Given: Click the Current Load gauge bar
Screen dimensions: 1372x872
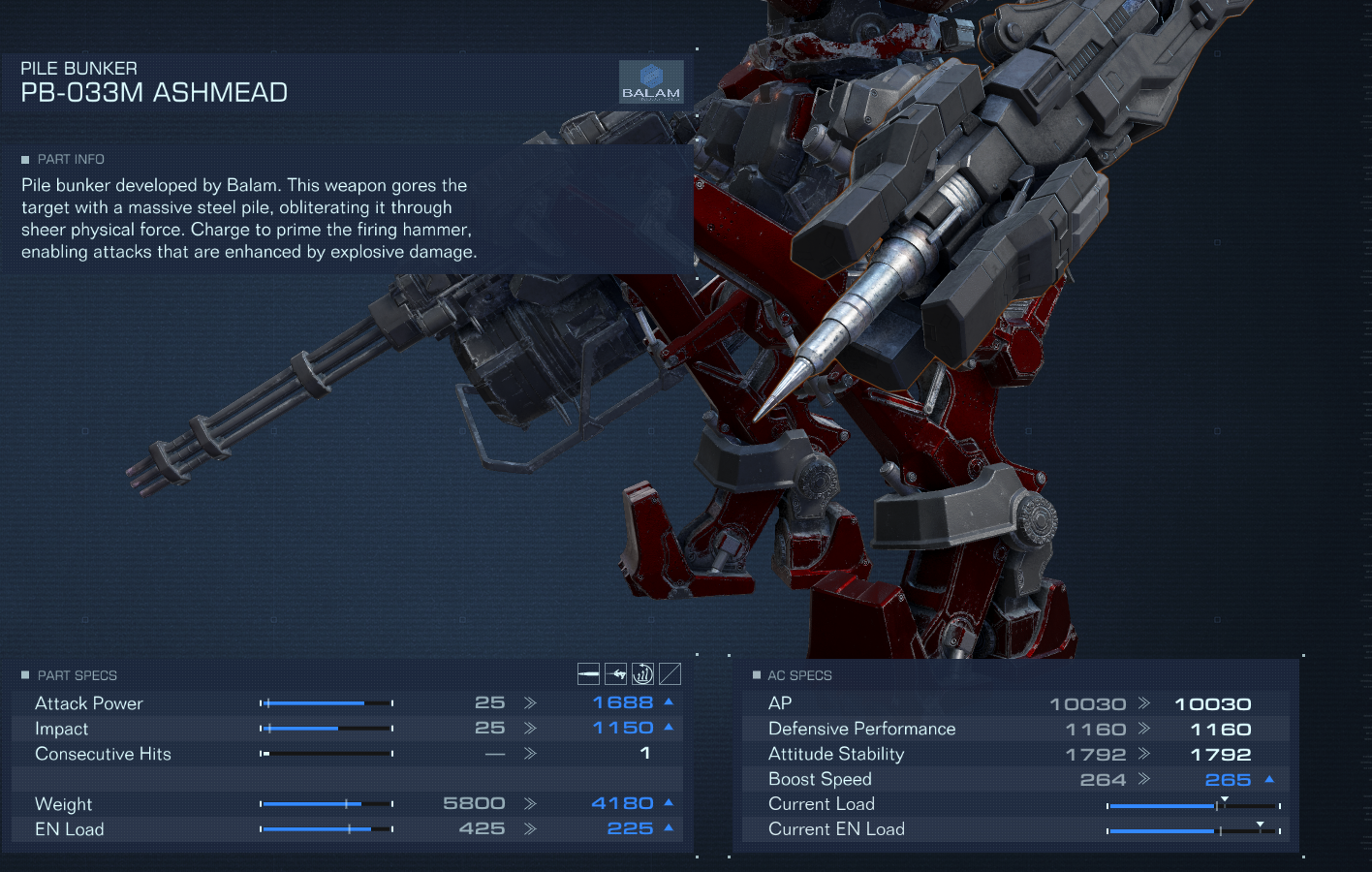Looking at the screenshot, I should click(x=1192, y=803).
